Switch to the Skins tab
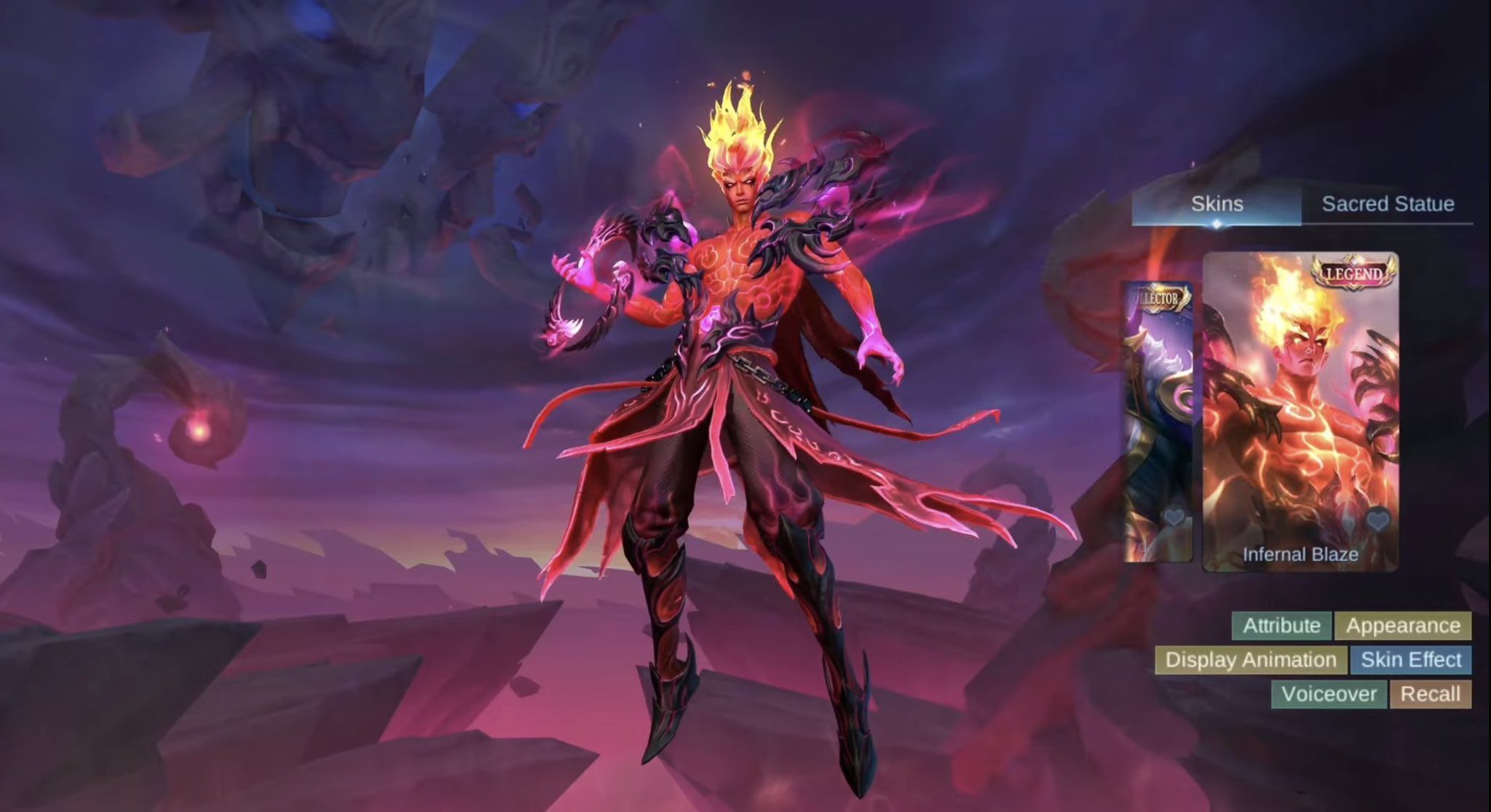The width and height of the screenshot is (1491, 812). click(1217, 204)
